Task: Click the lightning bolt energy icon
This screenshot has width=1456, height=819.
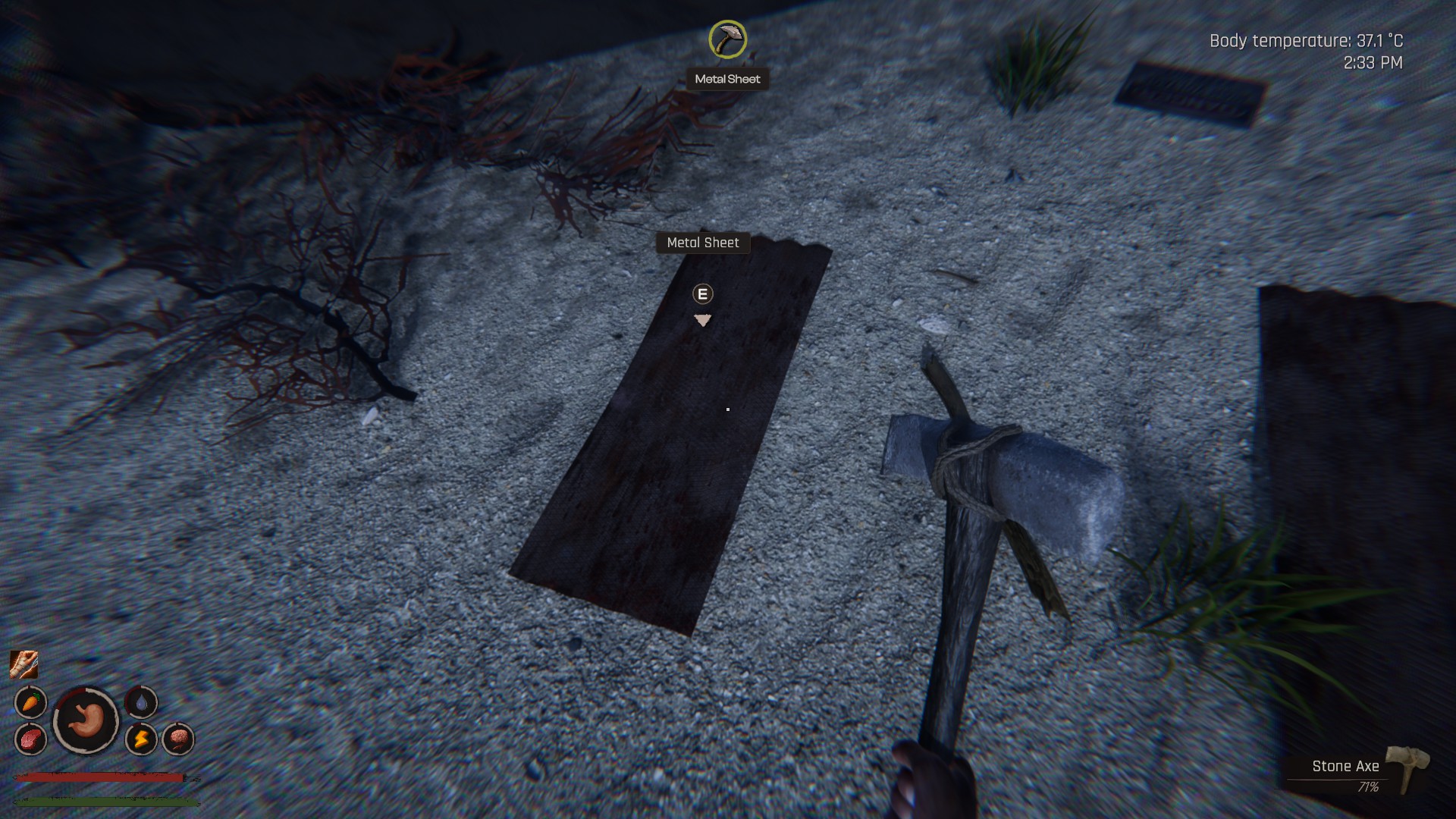Action: [141, 739]
